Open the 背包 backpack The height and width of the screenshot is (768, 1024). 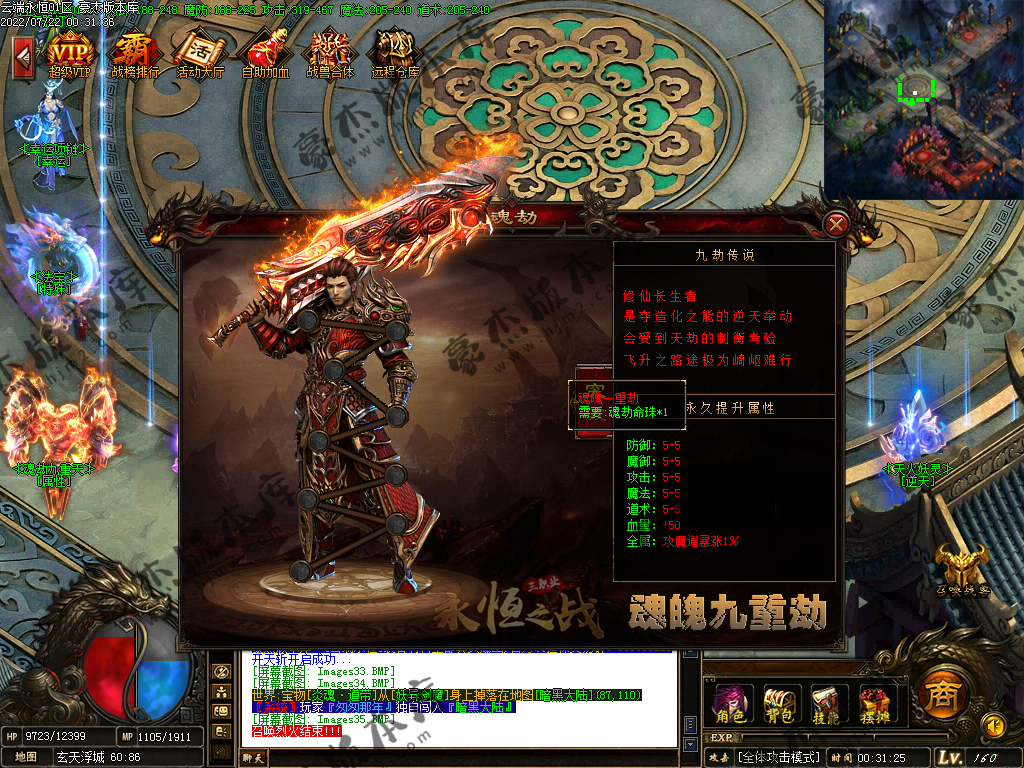coord(778,703)
